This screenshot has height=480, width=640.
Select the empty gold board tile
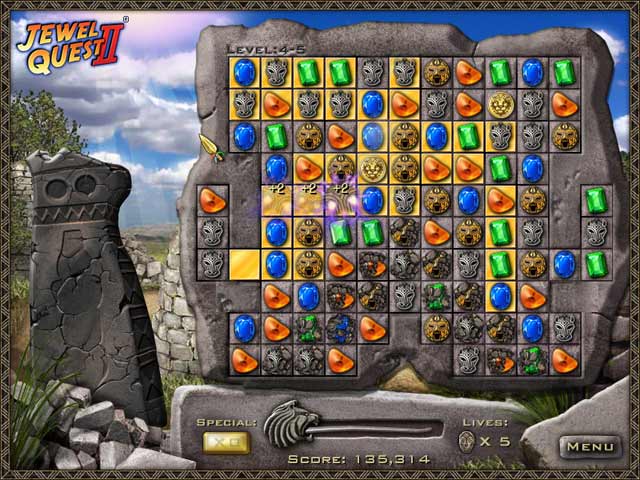(x=244, y=264)
